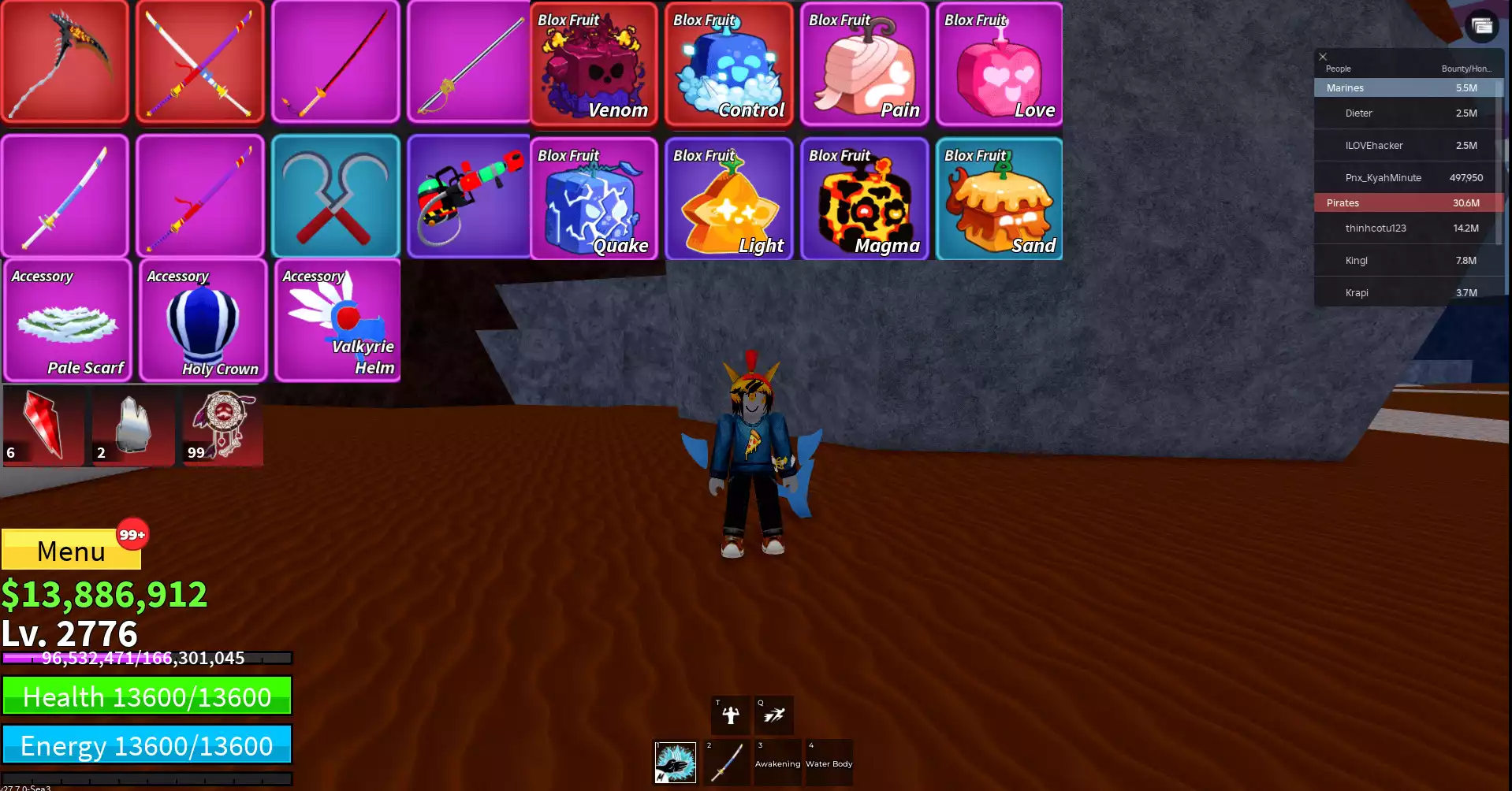Pick the Magma Blox Fruit tile

(865, 199)
